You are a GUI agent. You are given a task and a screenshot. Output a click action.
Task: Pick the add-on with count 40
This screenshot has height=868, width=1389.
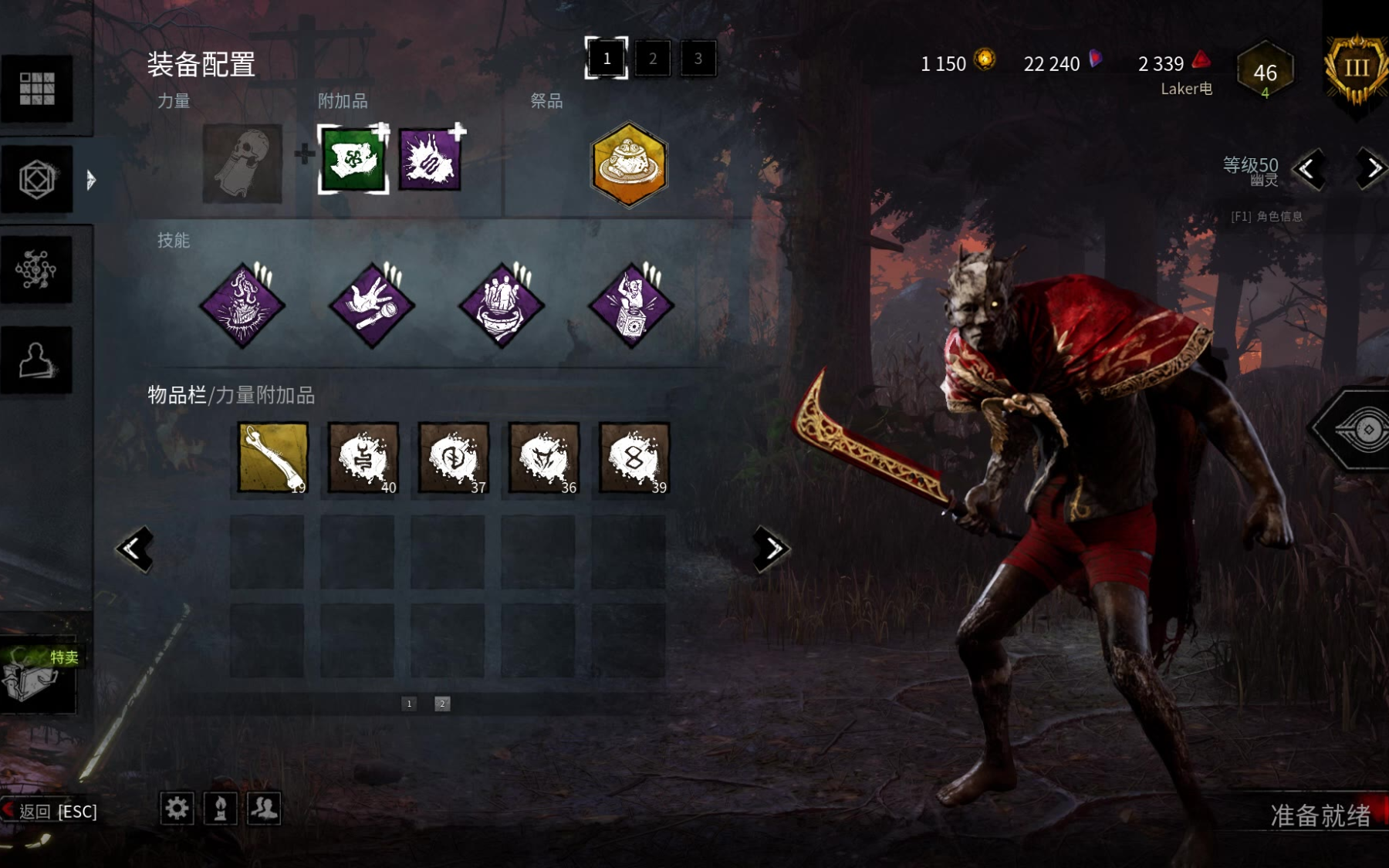pos(363,458)
